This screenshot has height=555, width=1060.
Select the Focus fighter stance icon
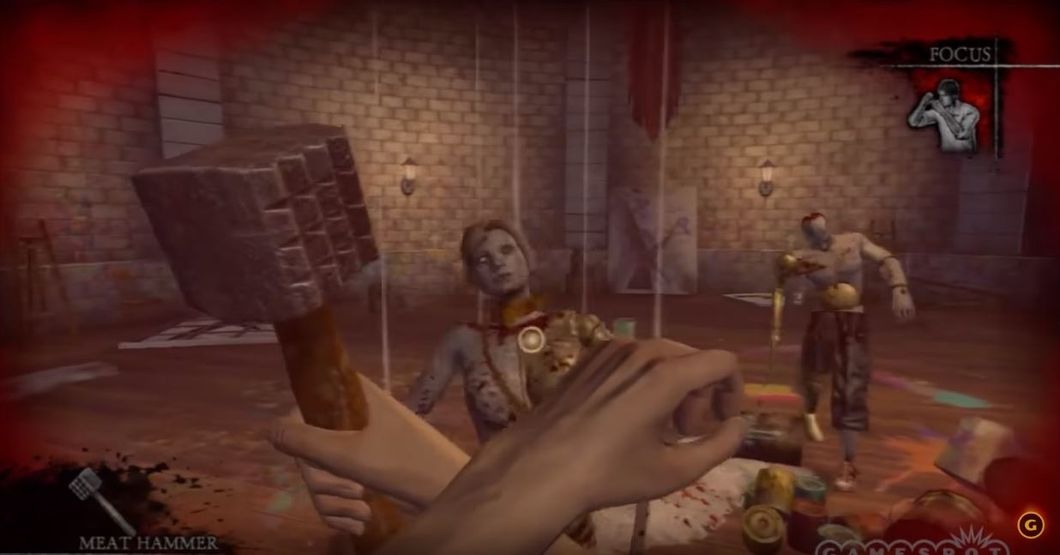941,116
